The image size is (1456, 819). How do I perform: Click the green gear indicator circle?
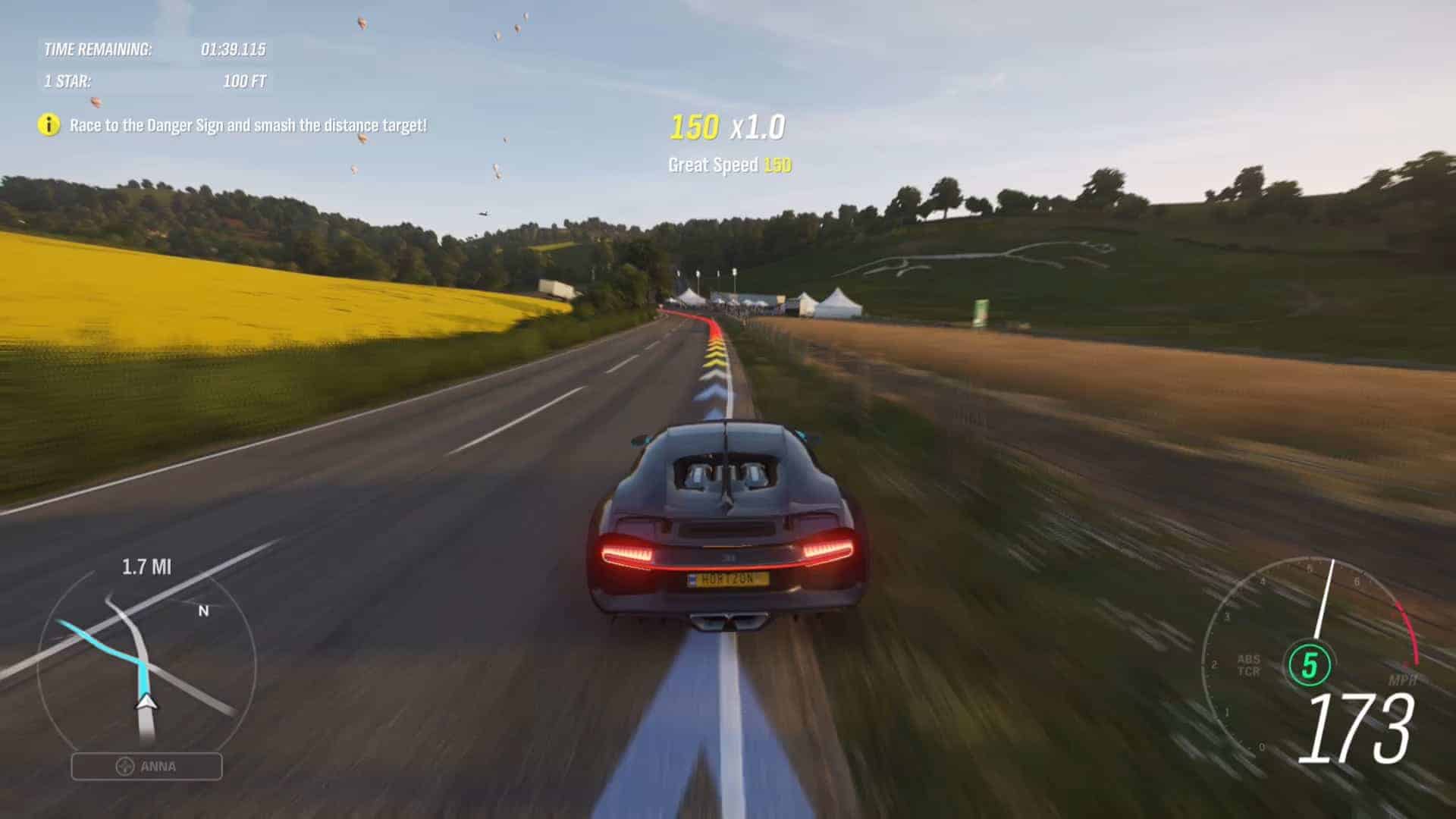pos(1310,665)
